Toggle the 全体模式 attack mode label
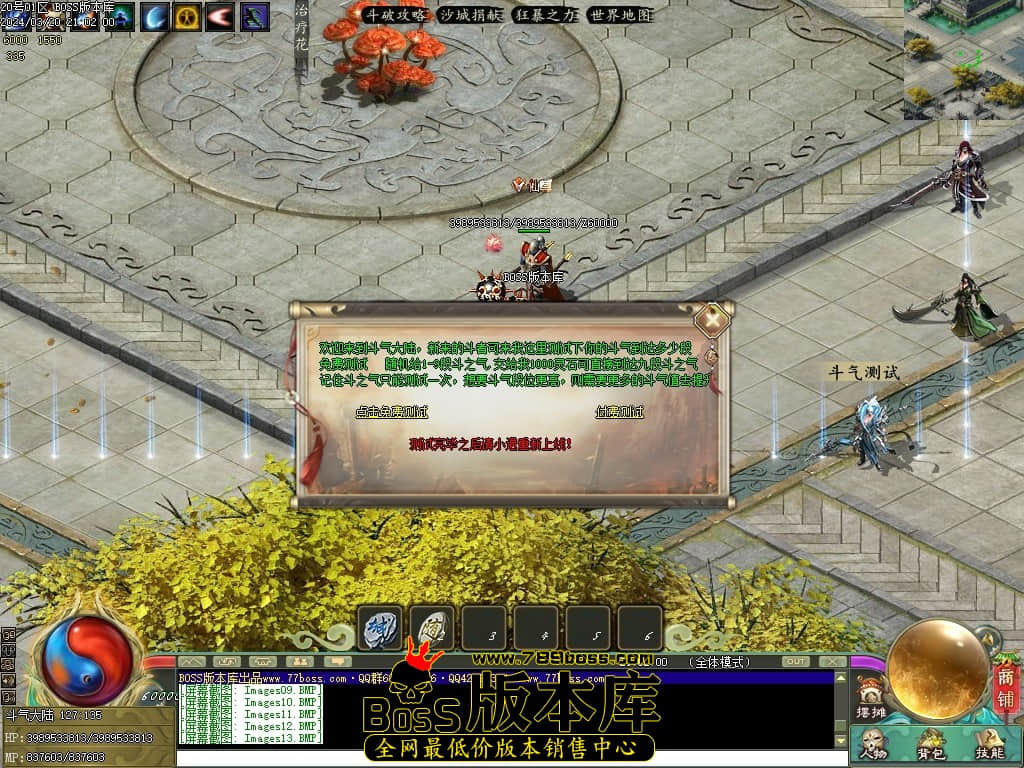The height and width of the screenshot is (768, 1024). pos(720,662)
